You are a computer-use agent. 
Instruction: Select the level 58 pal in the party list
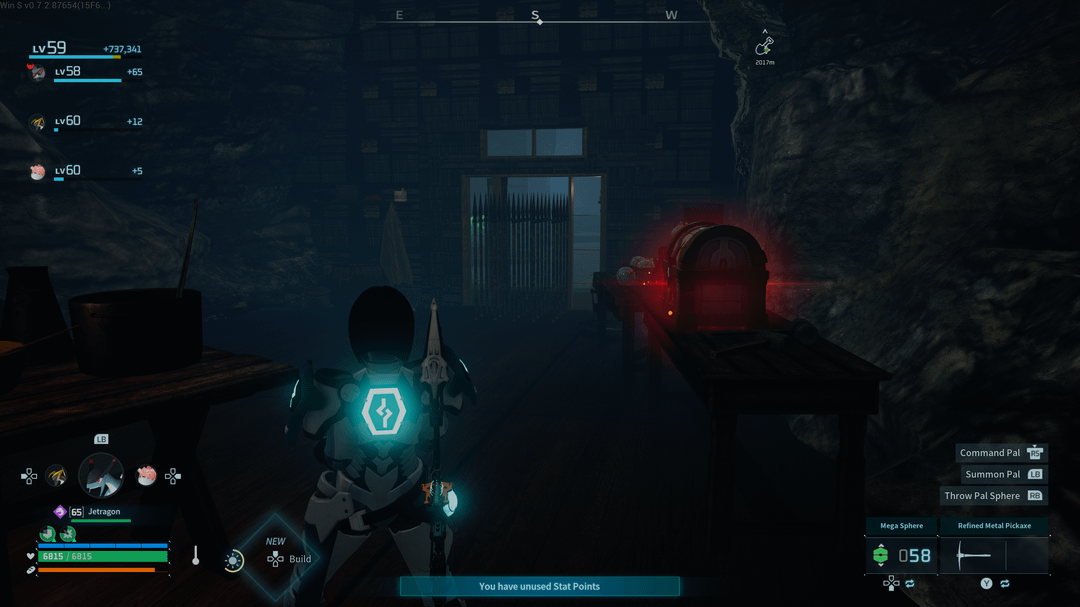(x=39, y=72)
